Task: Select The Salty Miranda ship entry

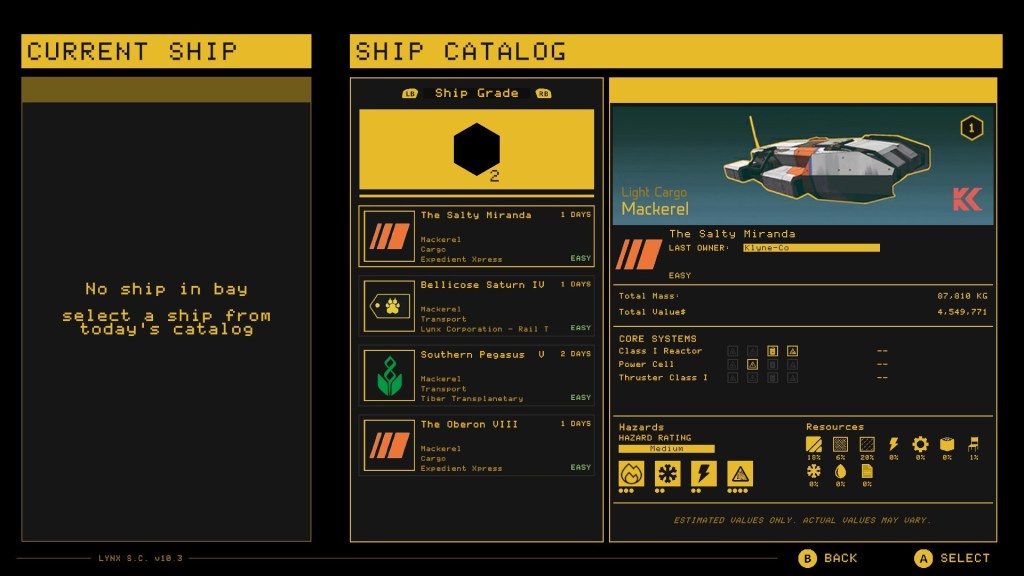Action: (x=476, y=236)
